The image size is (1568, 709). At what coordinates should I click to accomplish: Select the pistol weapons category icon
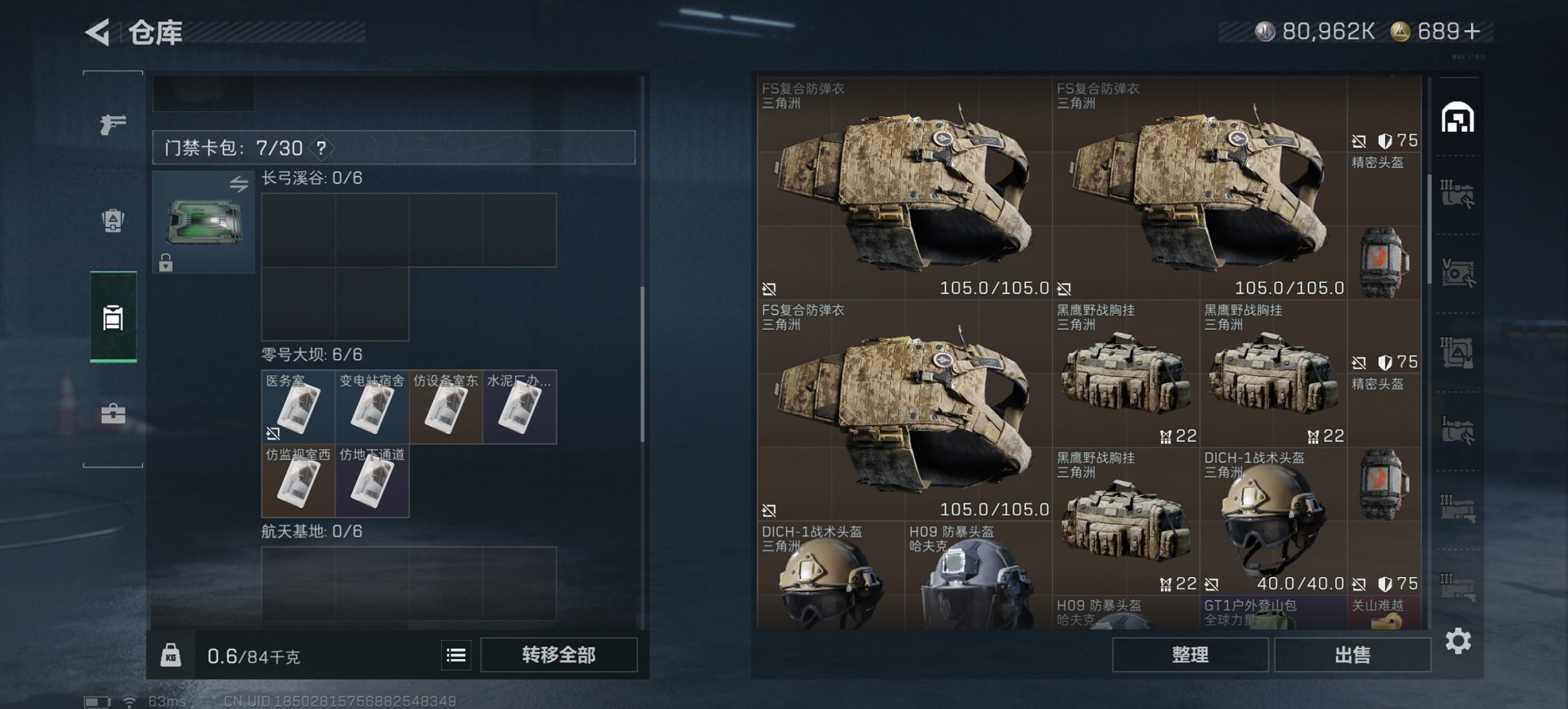coord(113,125)
